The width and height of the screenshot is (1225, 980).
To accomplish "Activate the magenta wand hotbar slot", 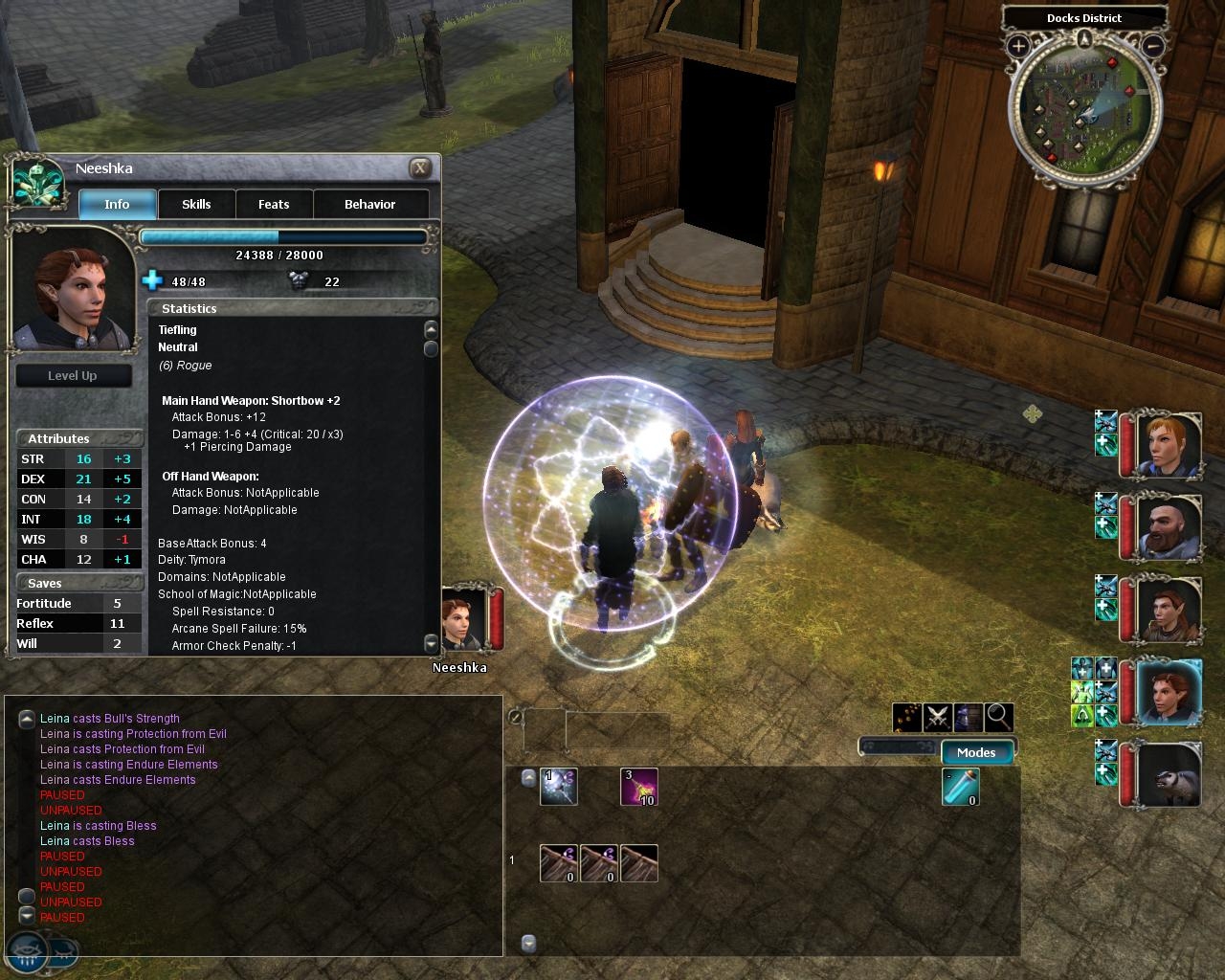I will pos(638,787).
